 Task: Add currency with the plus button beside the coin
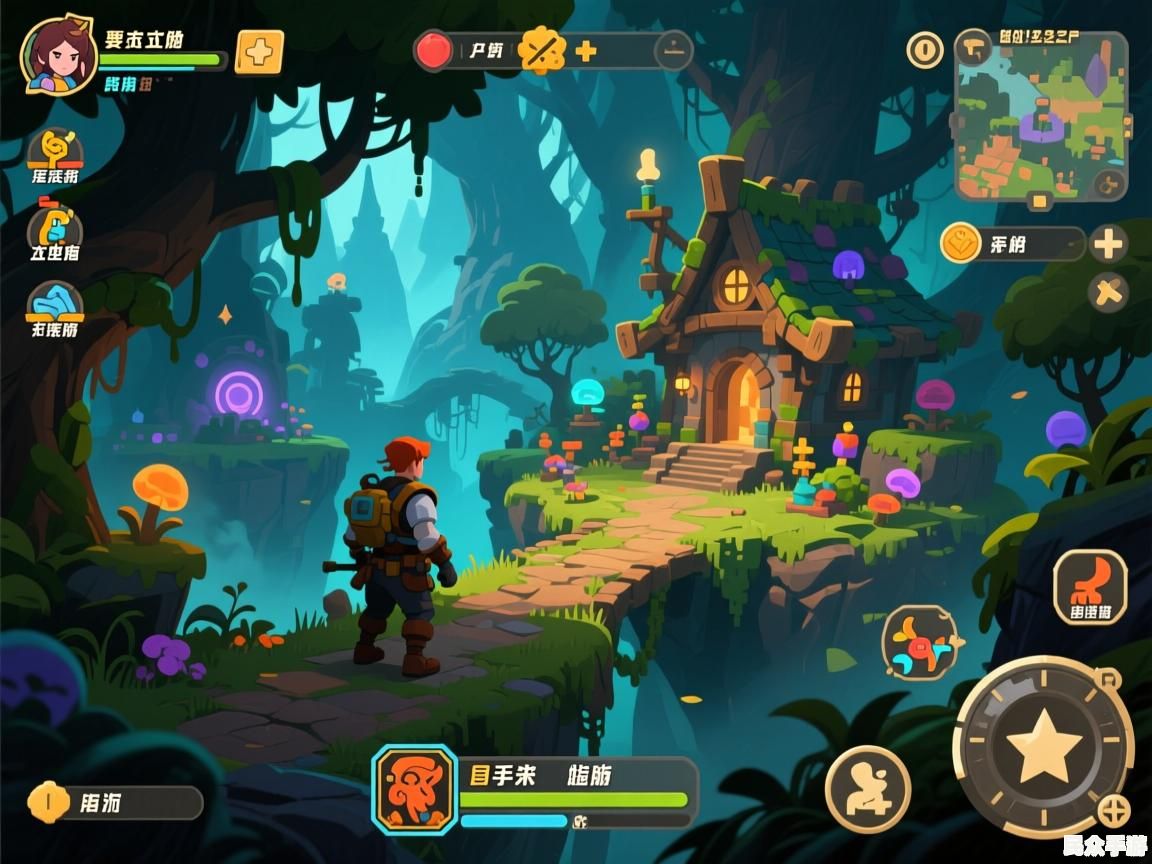tap(1108, 244)
